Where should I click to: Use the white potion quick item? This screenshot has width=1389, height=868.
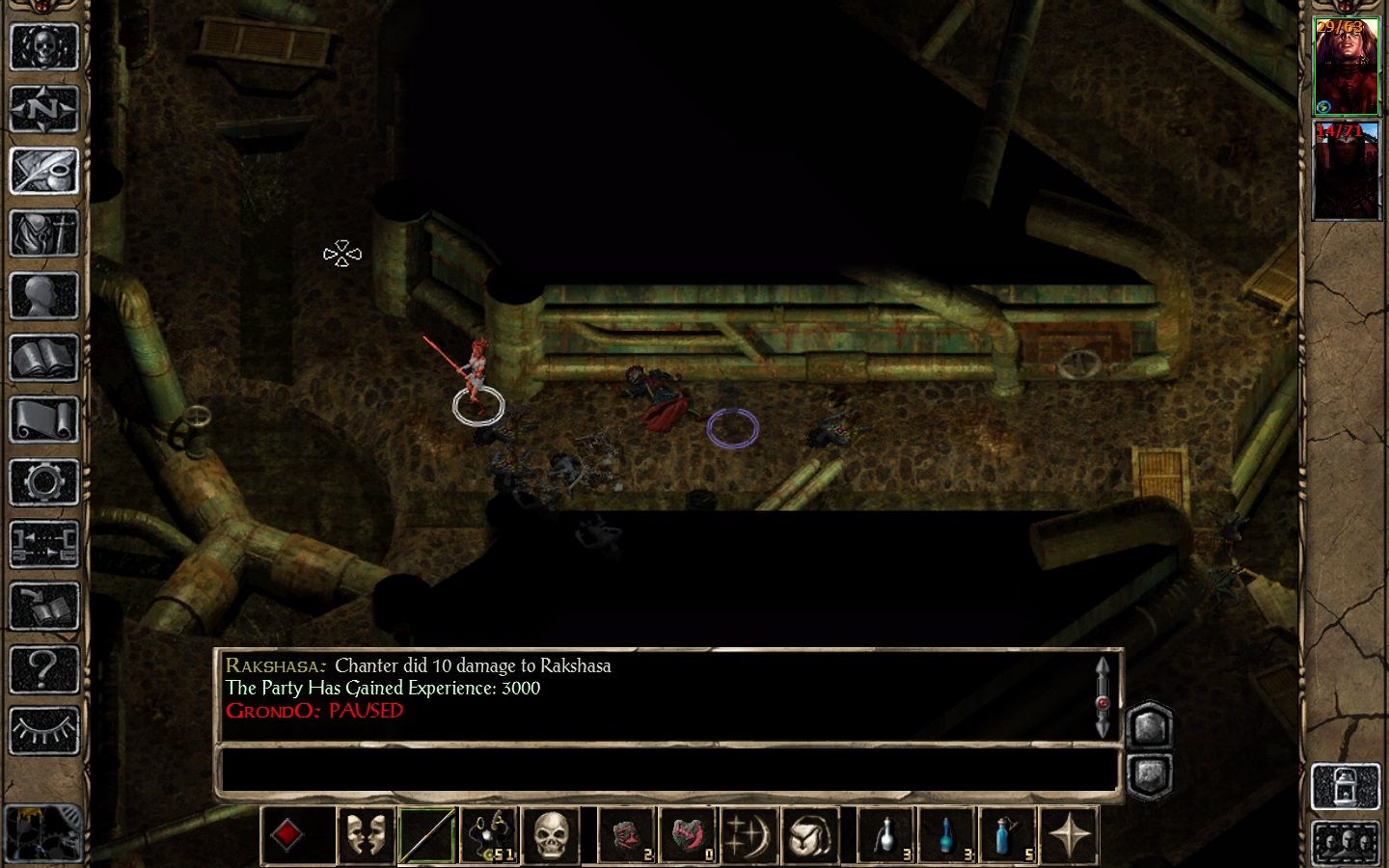click(x=885, y=834)
